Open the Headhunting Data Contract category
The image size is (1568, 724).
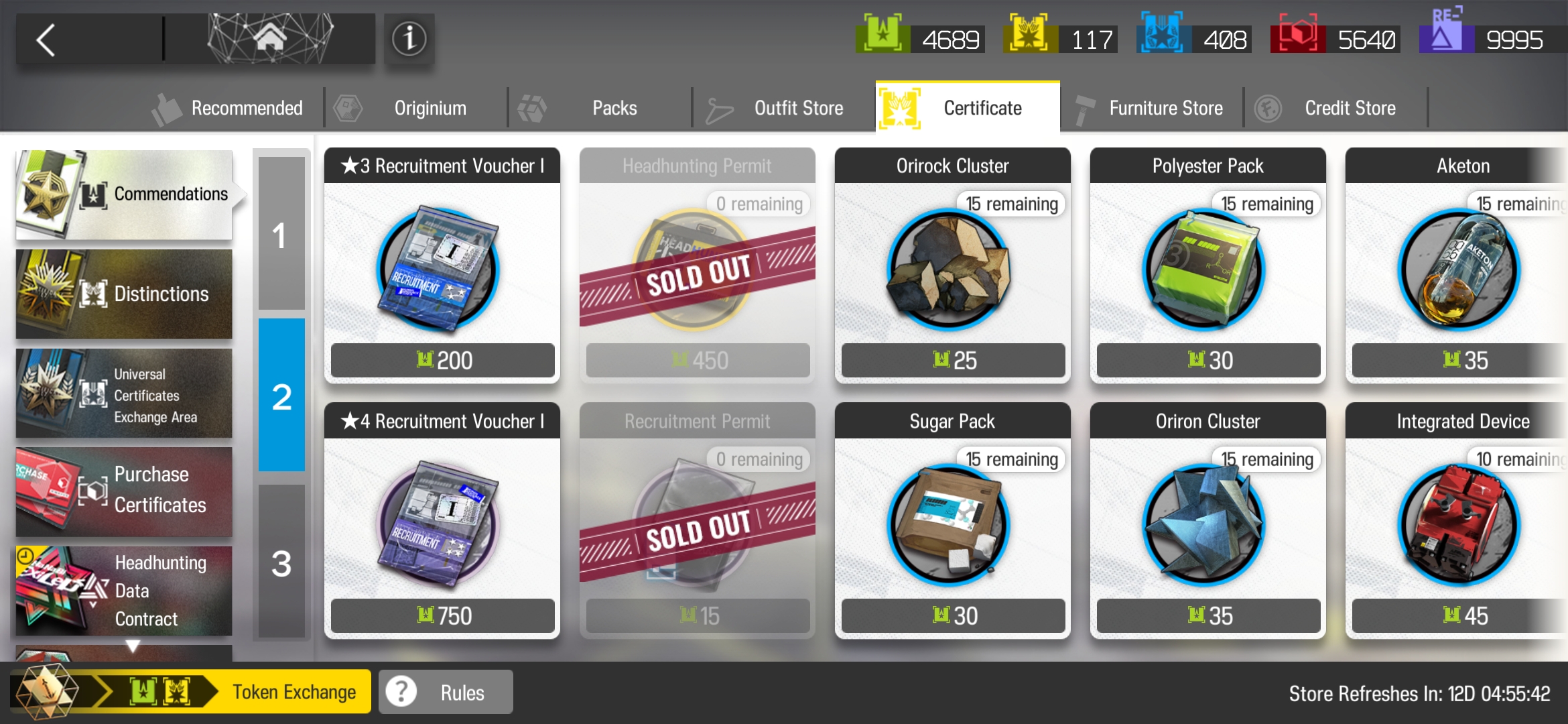point(124,591)
